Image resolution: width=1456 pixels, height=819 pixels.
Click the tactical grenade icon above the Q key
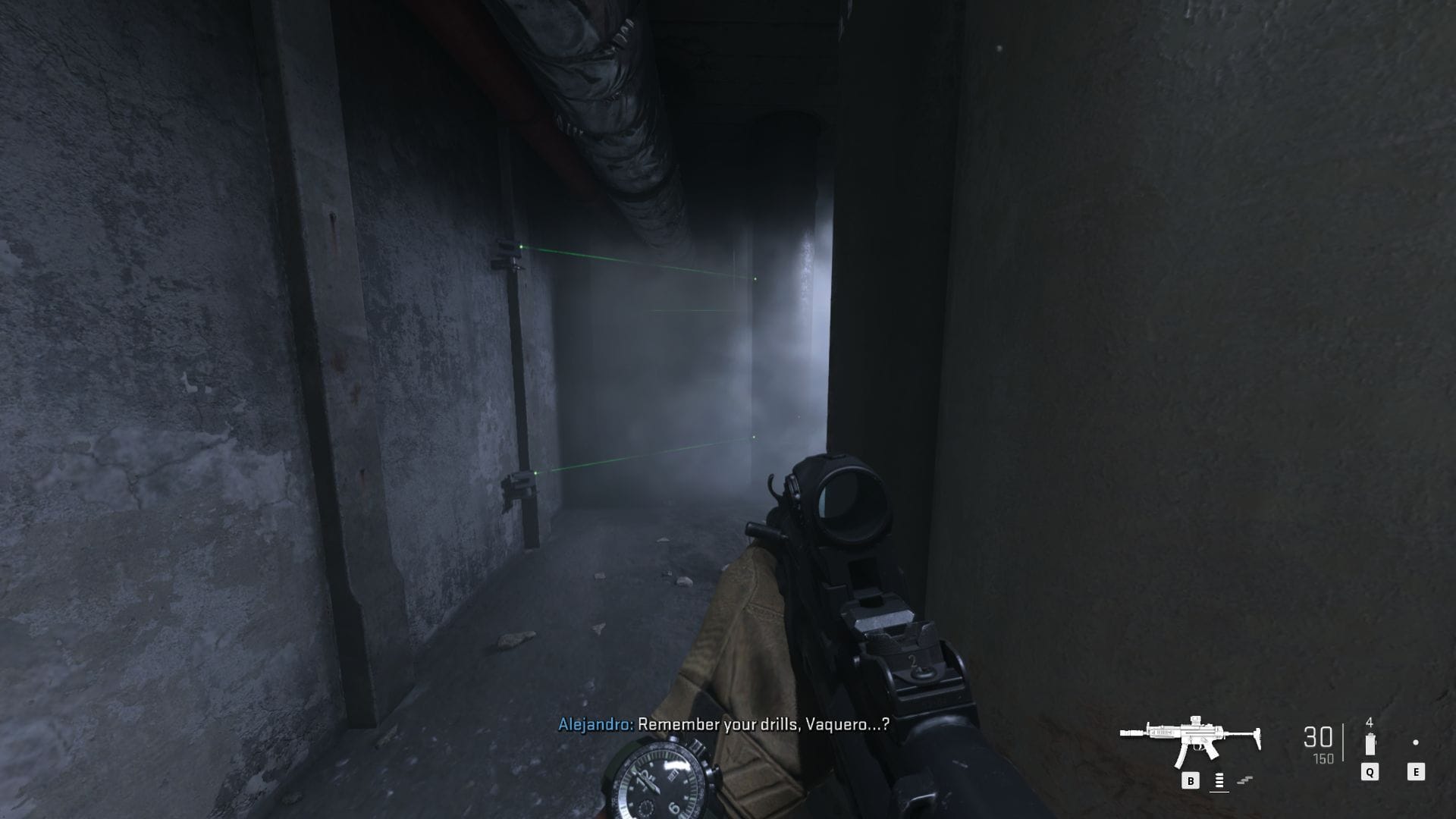point(1370,743)
